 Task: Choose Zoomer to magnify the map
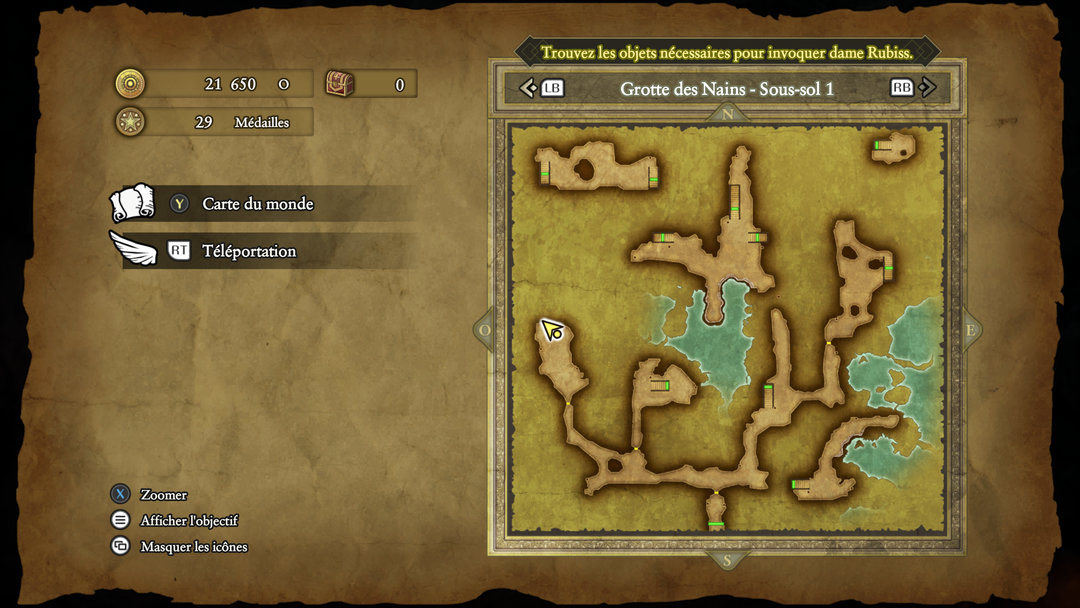tap(163, 495)
